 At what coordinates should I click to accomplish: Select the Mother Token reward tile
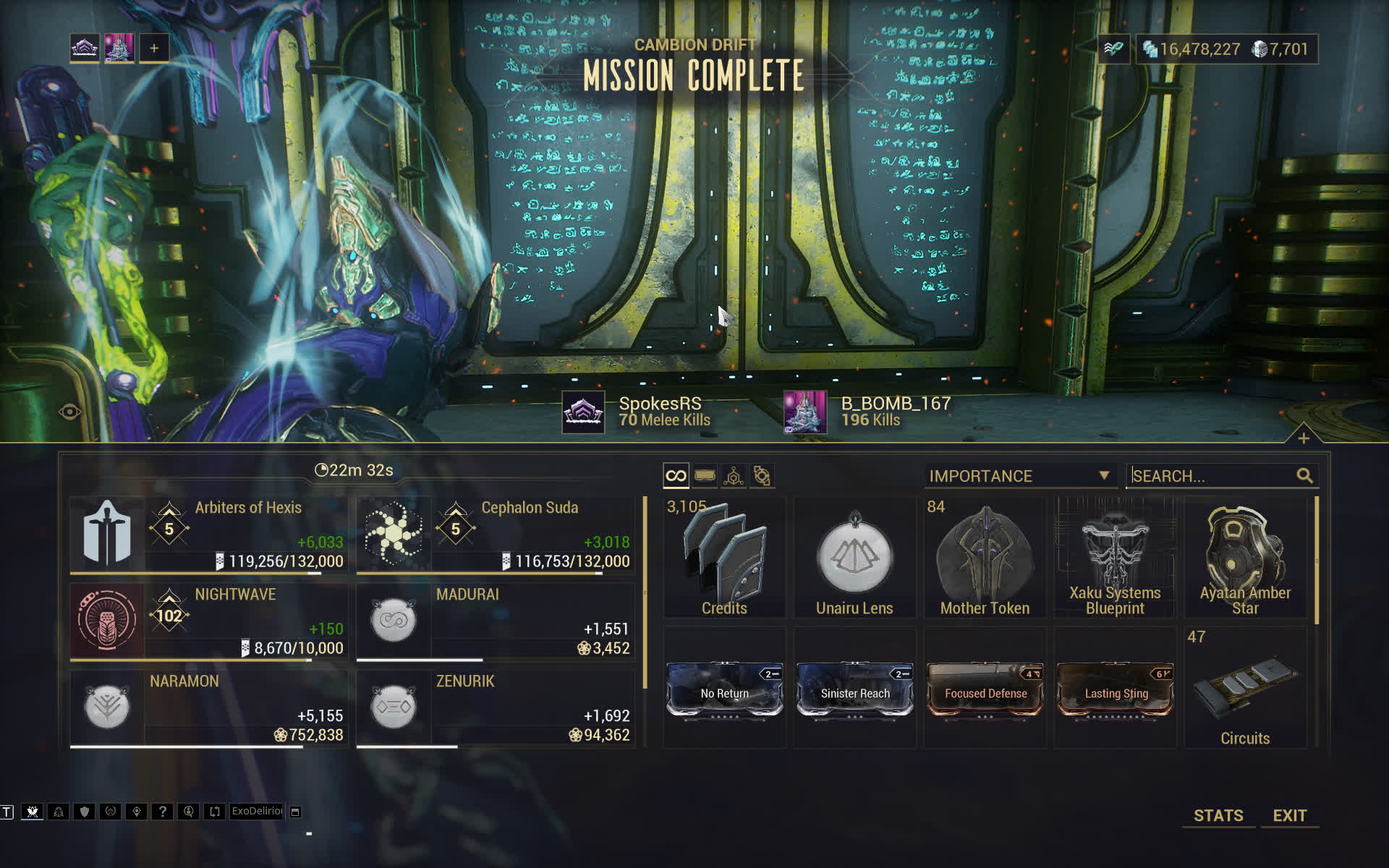pos(985,557)
